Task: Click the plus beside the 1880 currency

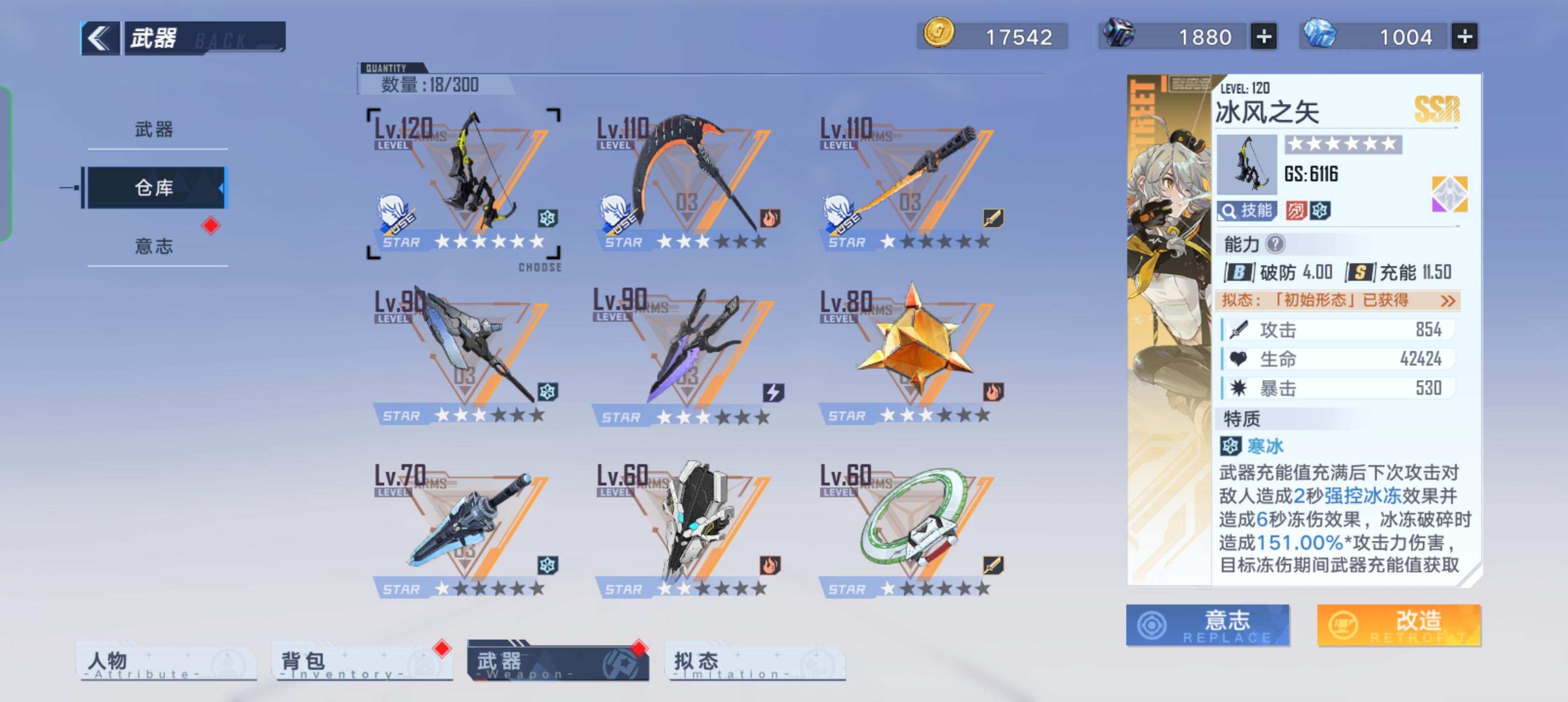Action: (1264, 37)
